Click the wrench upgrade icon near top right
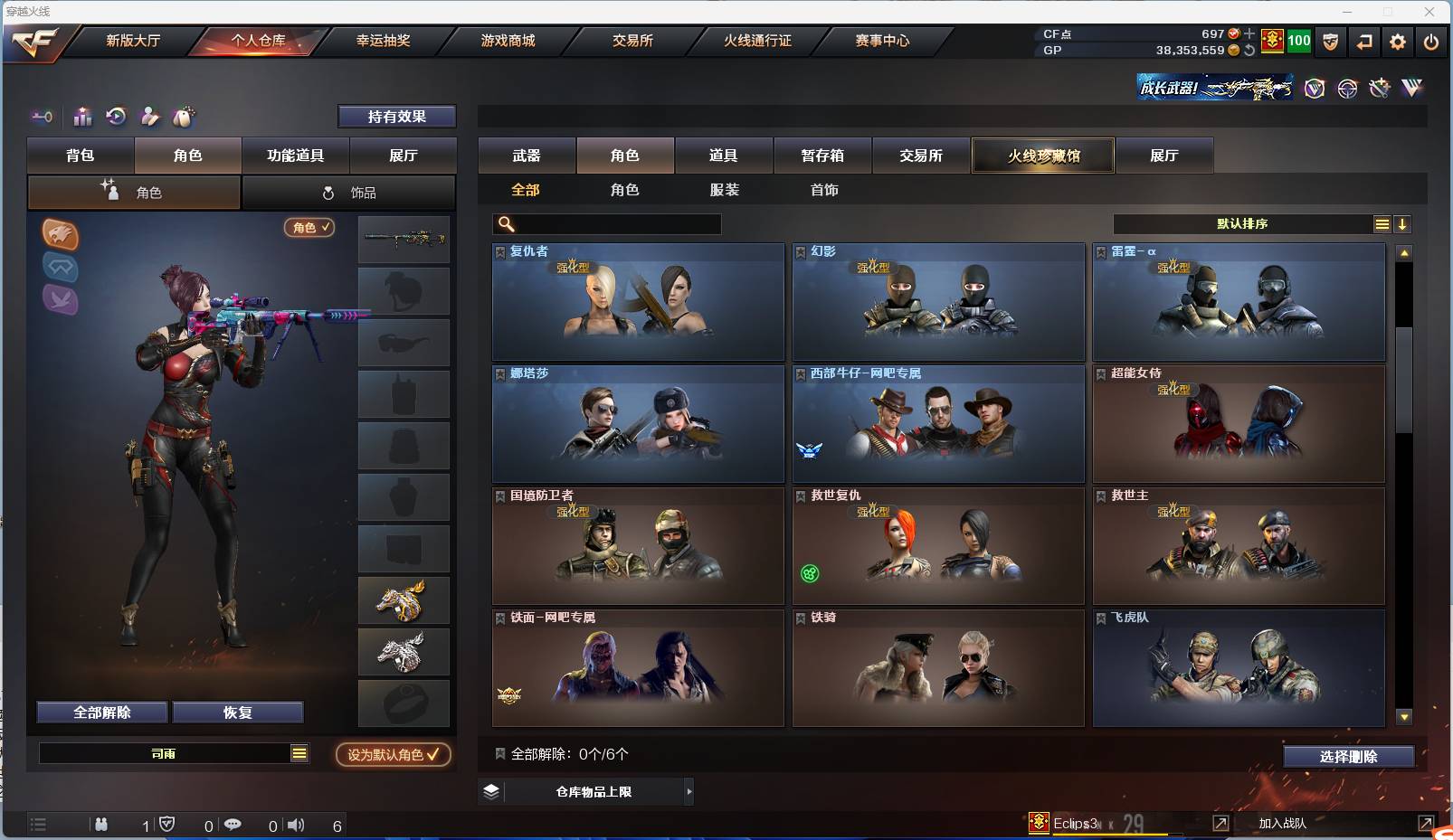Image resolution: width=1453 pixels, height=840 pixels. tap(1379, 88)
